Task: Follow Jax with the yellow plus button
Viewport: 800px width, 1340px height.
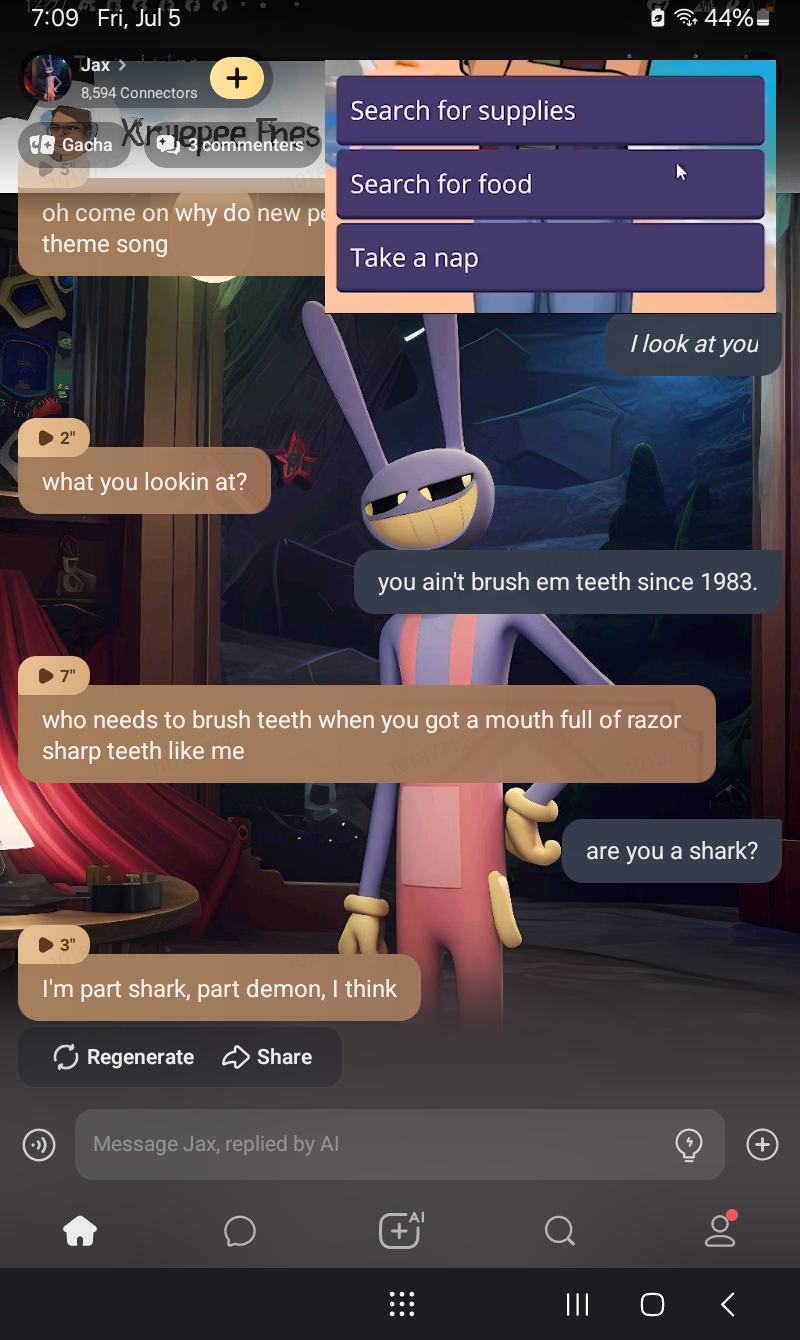Action: tap(237, 78)
